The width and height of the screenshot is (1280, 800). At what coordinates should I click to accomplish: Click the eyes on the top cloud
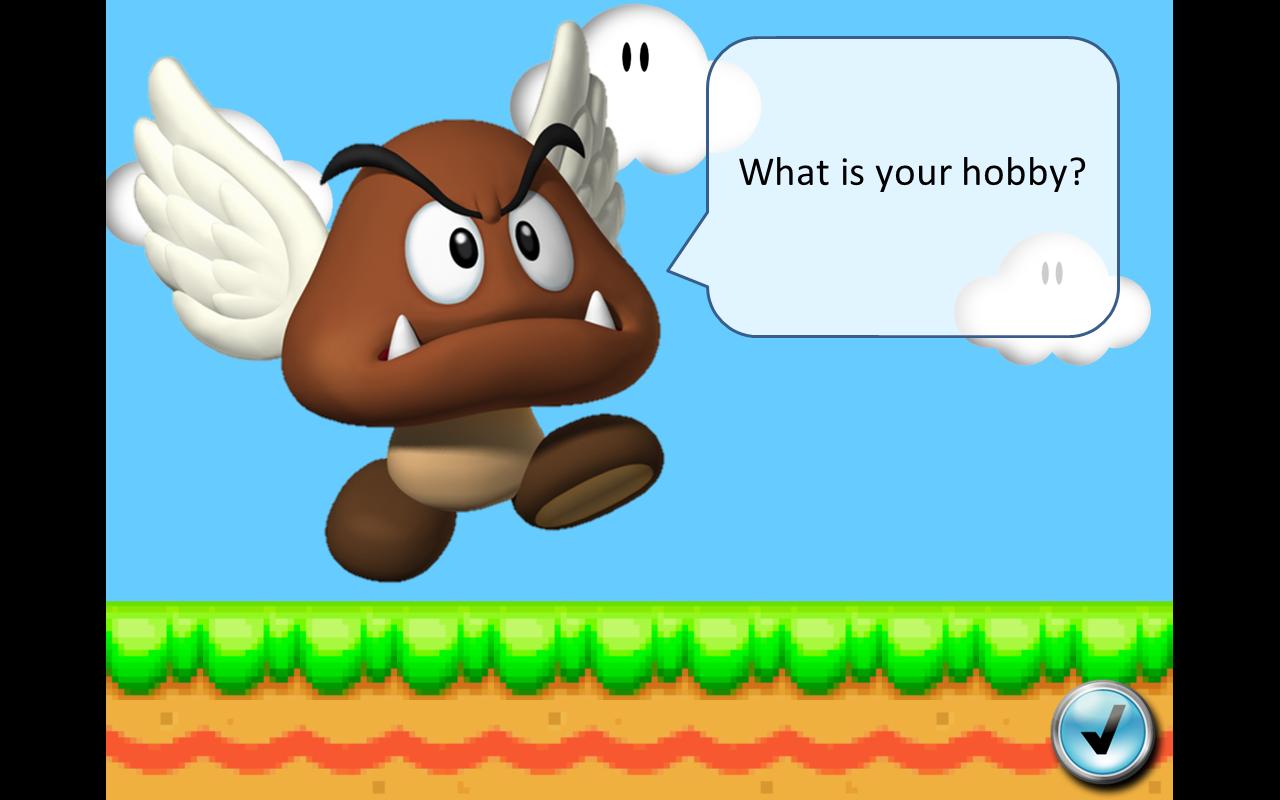637,58
